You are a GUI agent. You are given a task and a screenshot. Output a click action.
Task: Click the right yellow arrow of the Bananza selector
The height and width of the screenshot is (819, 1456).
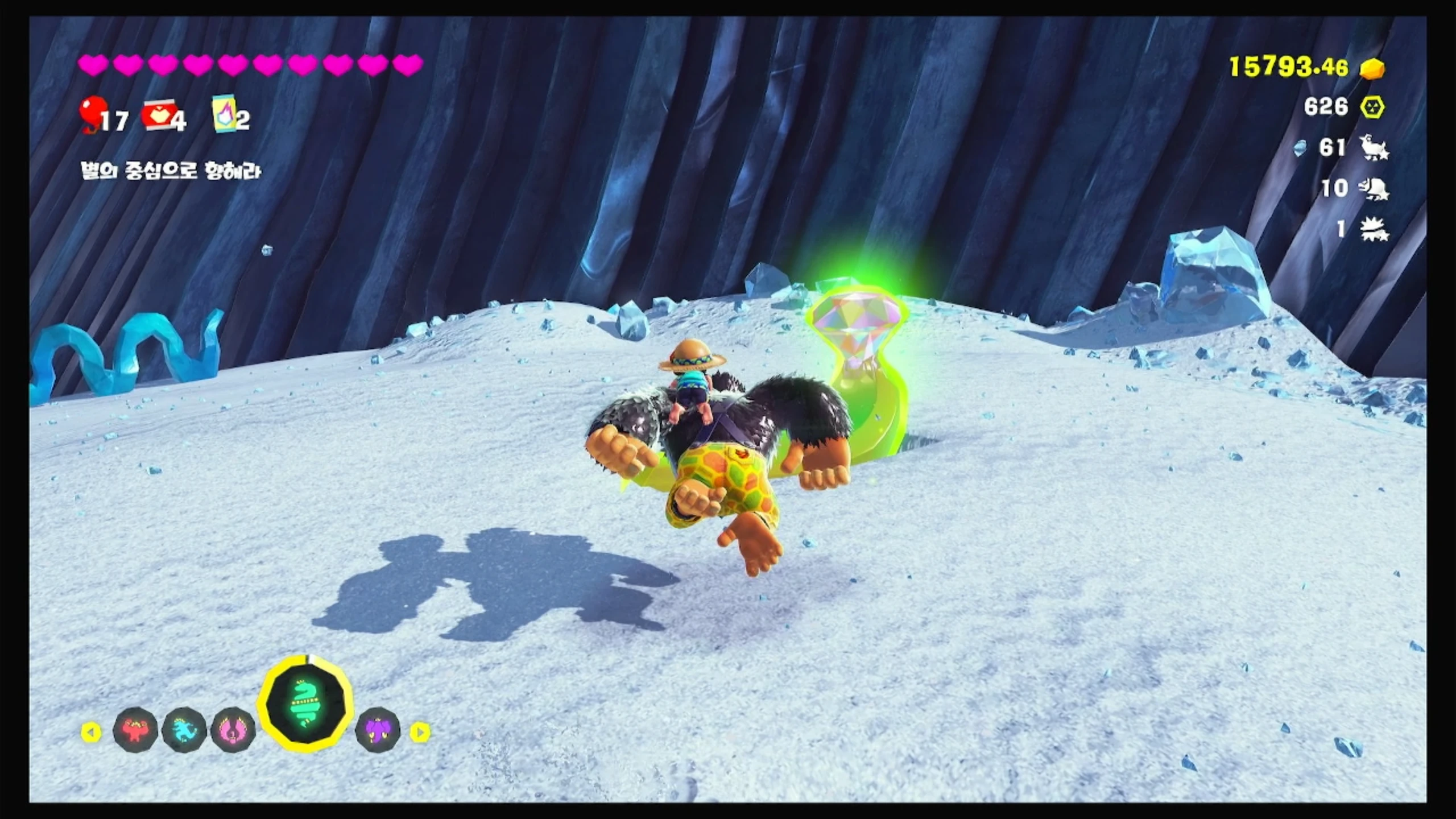tap(420, 732)
